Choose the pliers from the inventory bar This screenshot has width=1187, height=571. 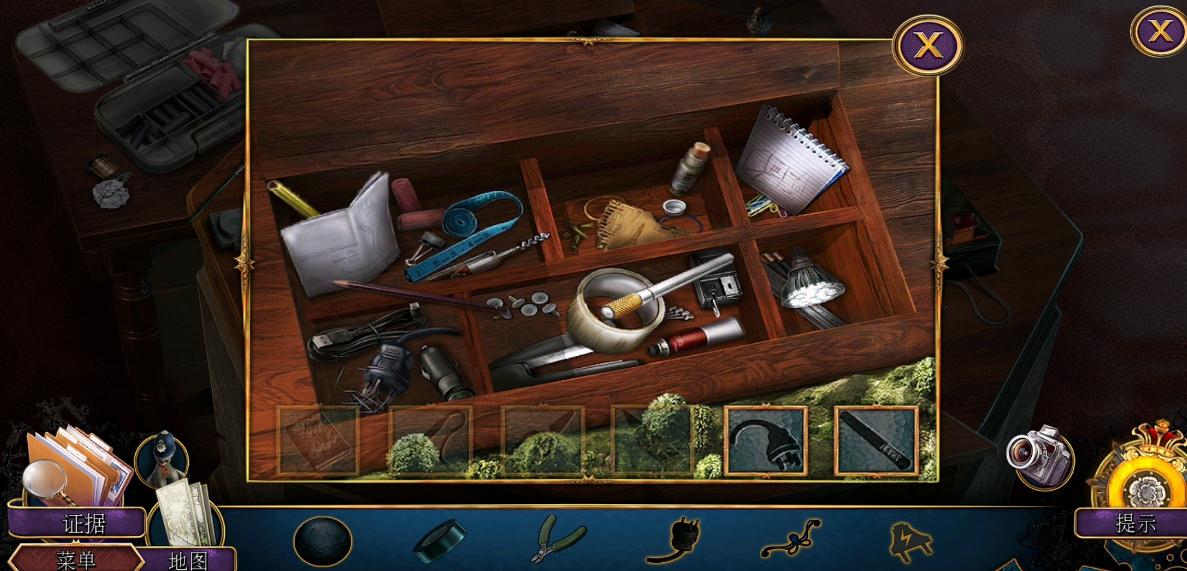pyautogui.click(x=557, y=539)
